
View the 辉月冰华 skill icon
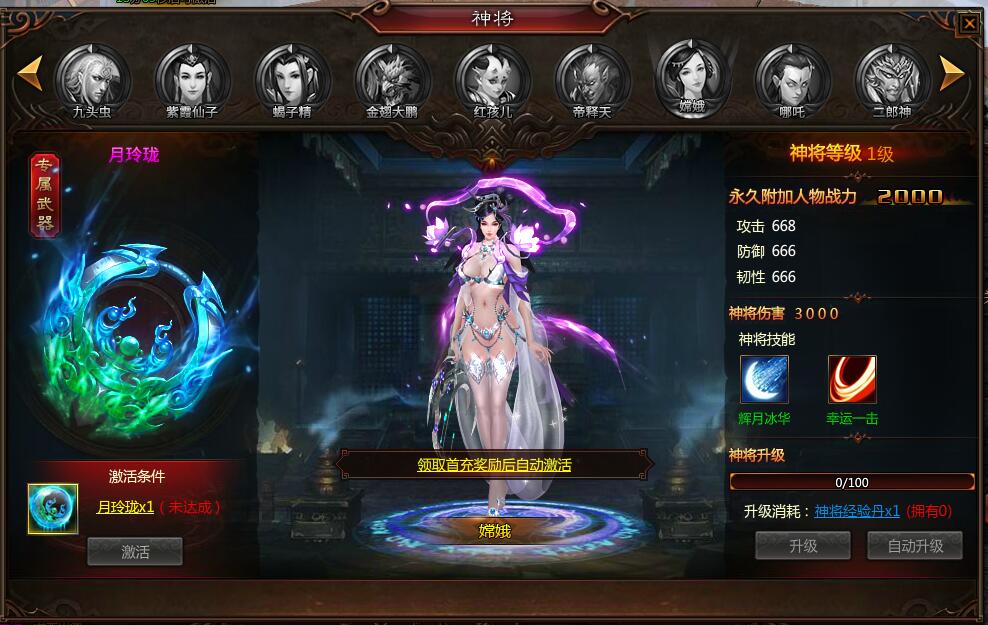tap(764, 380)
